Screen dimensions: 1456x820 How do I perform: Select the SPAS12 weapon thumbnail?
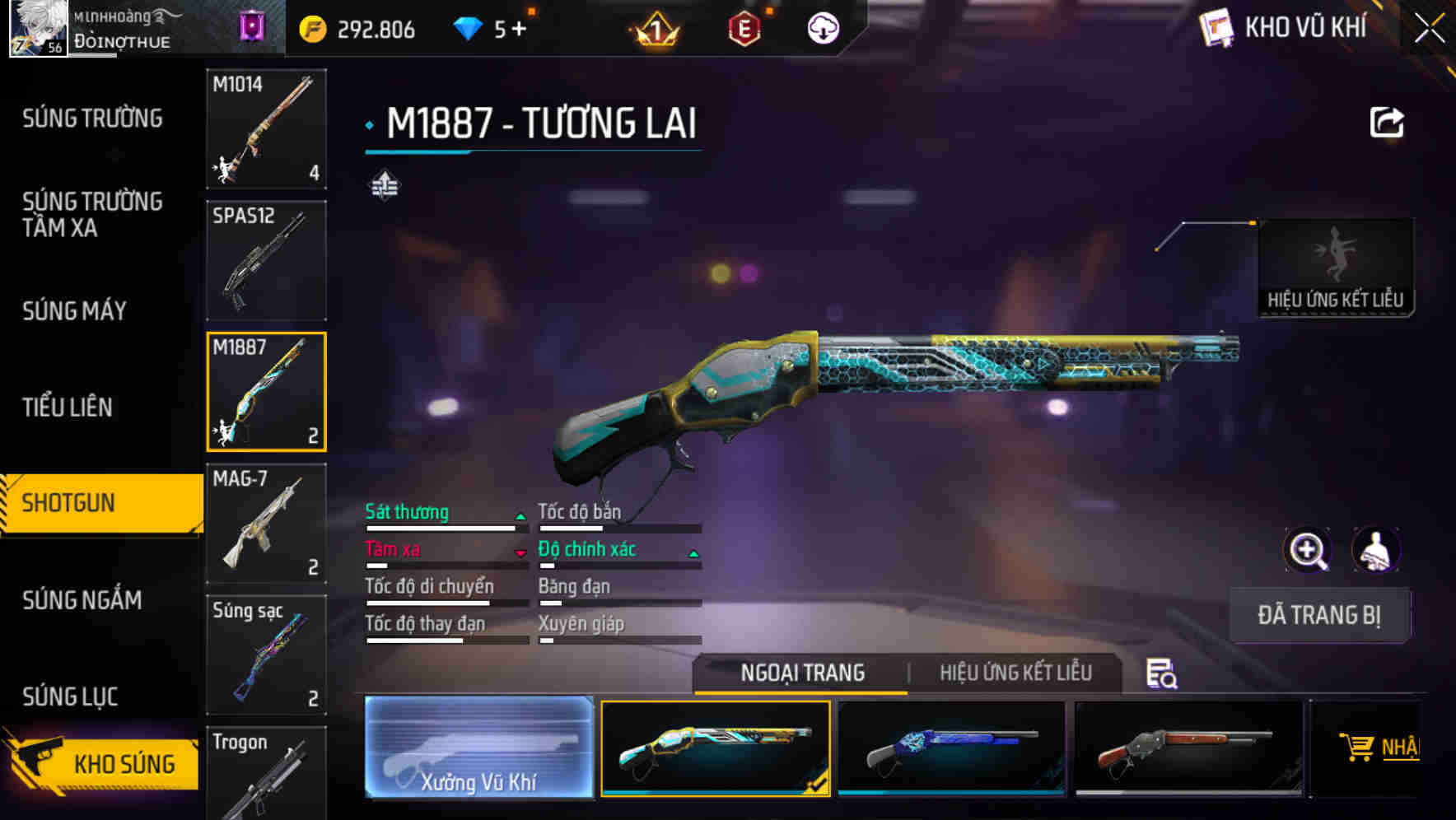click(x=266, y=259)
